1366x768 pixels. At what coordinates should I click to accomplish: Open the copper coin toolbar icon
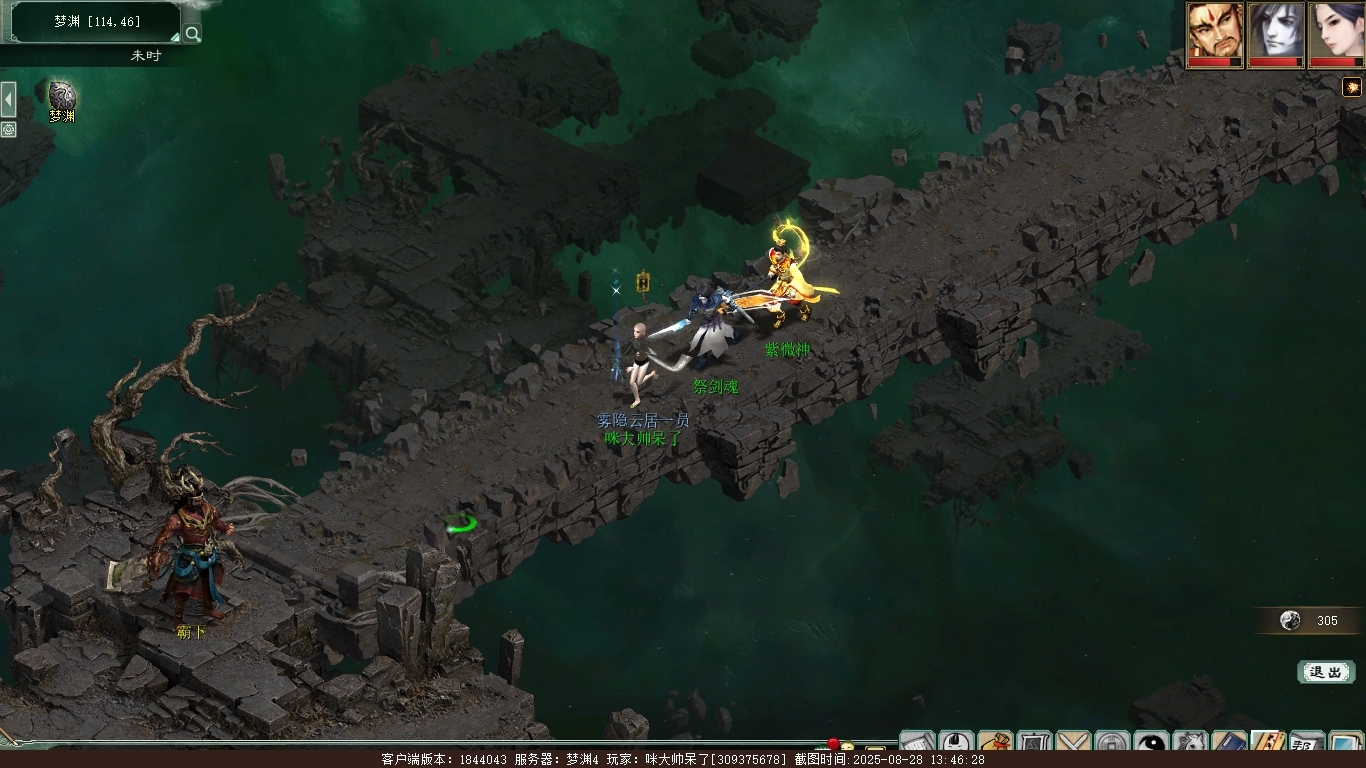point(1112,744)
